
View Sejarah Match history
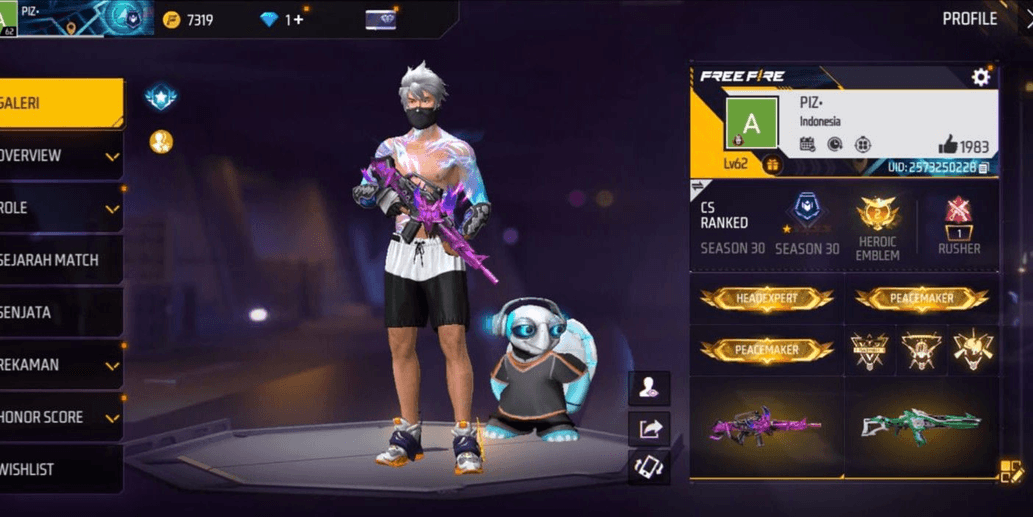[x=60, y=260]
